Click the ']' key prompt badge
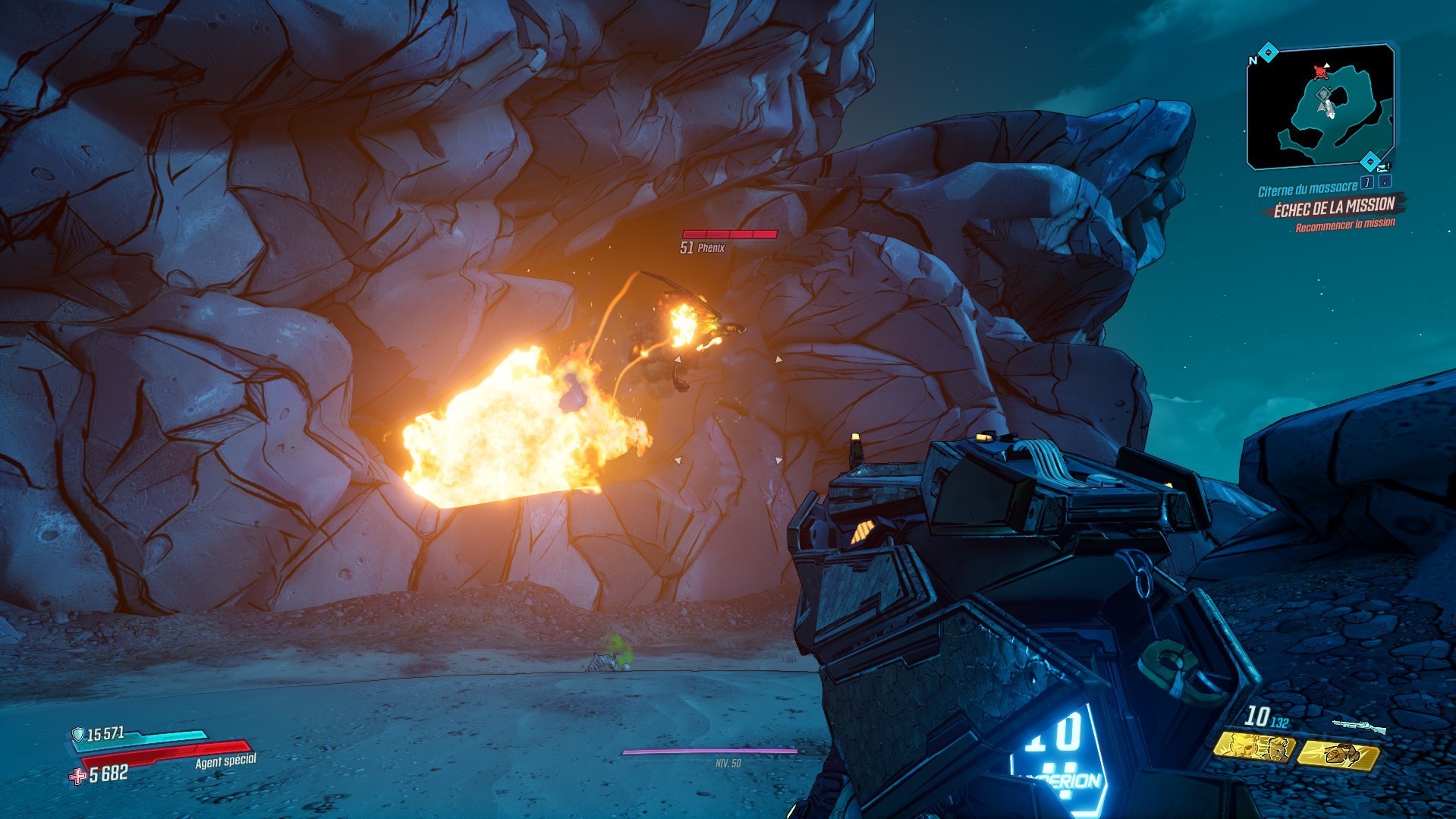Image resolution: width=1456 pixels, height=819 pixels. click(1366, 183)
